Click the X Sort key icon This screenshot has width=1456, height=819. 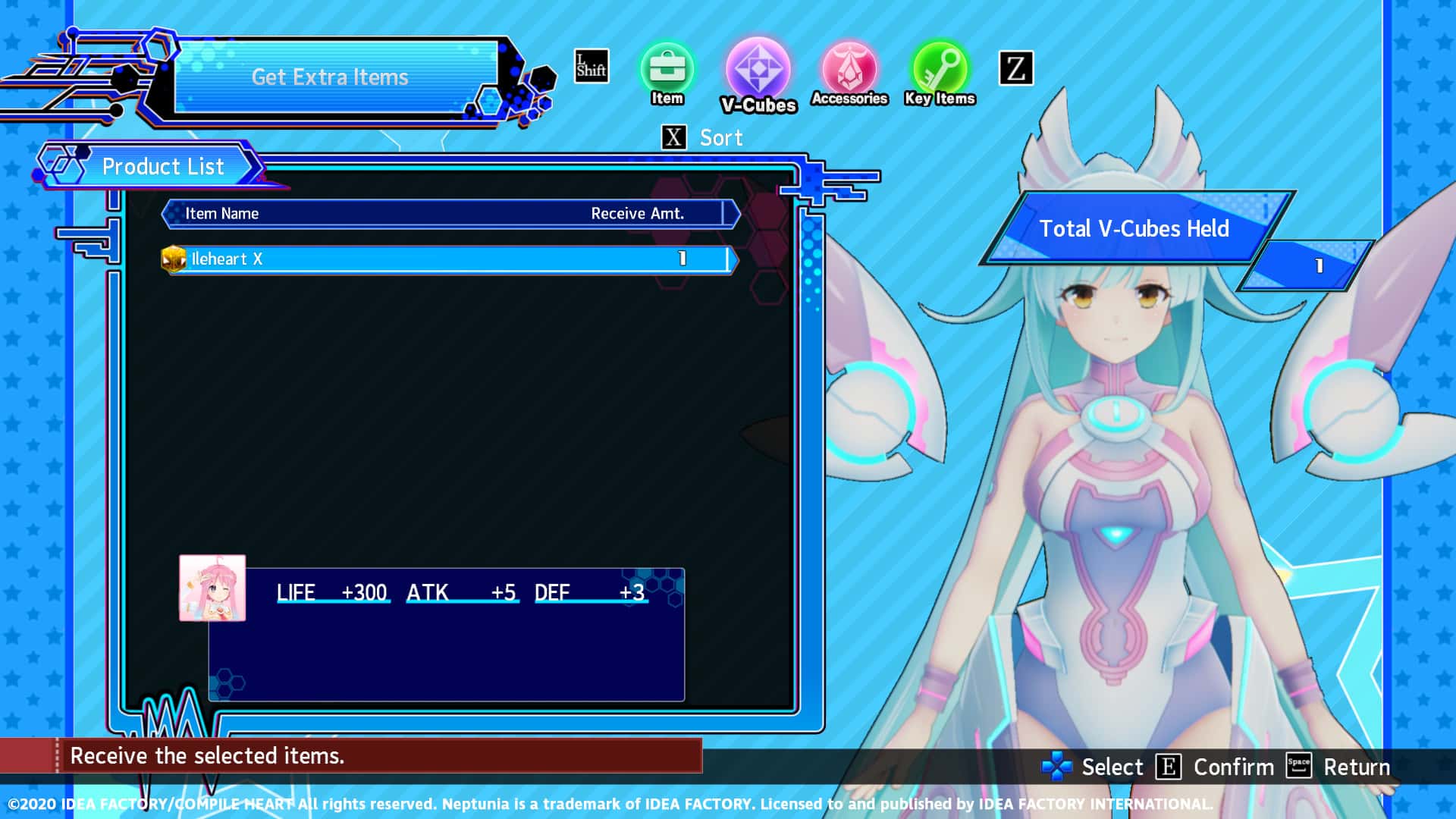coord(672,137)
